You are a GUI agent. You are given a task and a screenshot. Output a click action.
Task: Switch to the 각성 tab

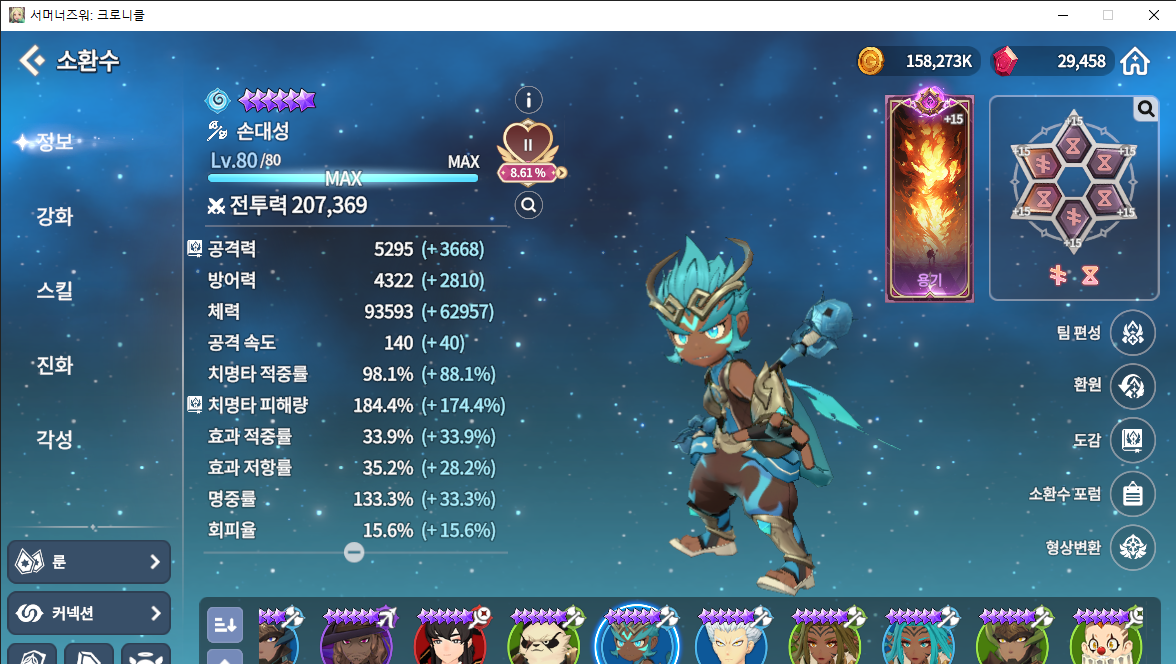(55, 439)
